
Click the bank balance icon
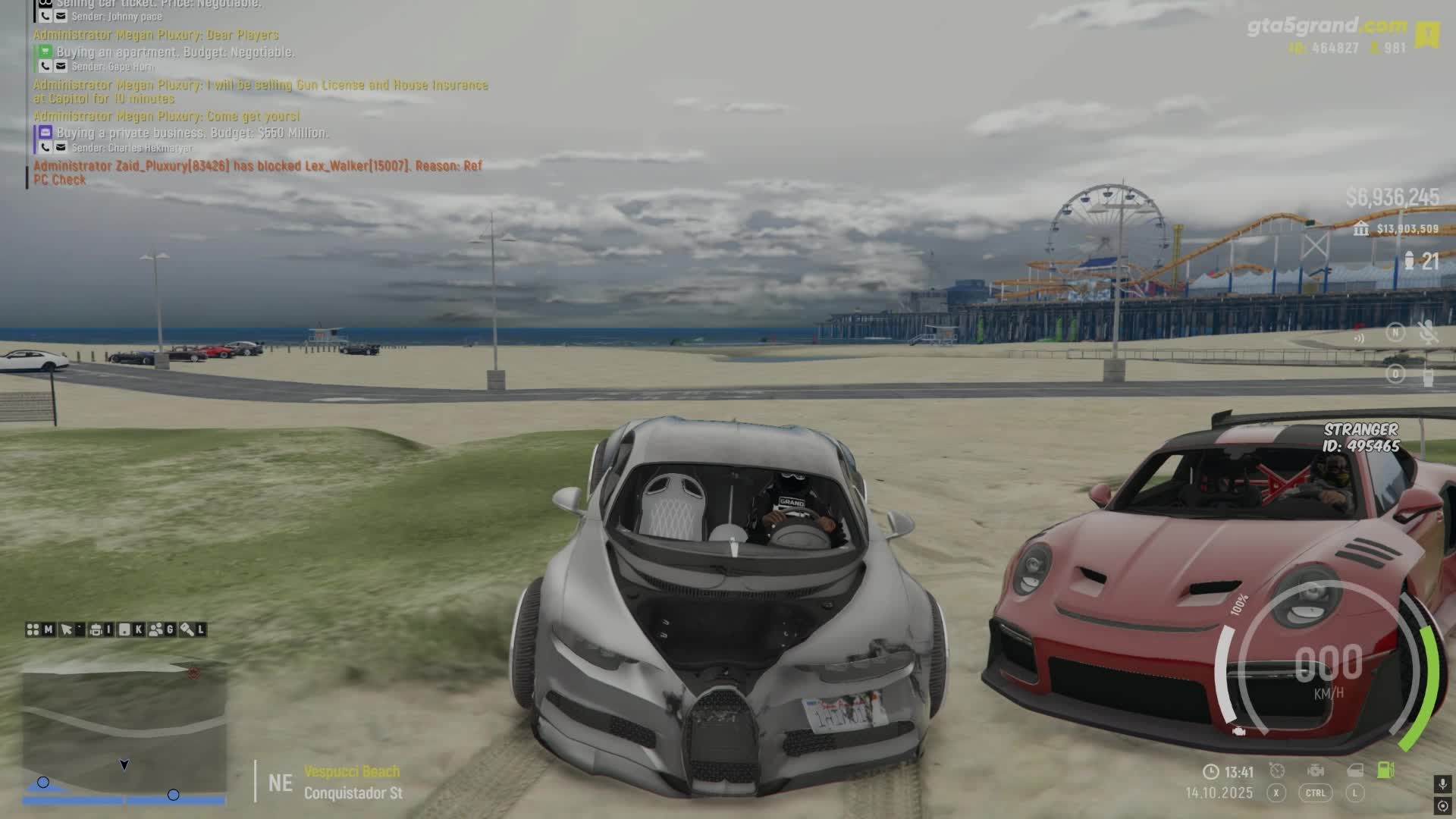click(1361, 228)
